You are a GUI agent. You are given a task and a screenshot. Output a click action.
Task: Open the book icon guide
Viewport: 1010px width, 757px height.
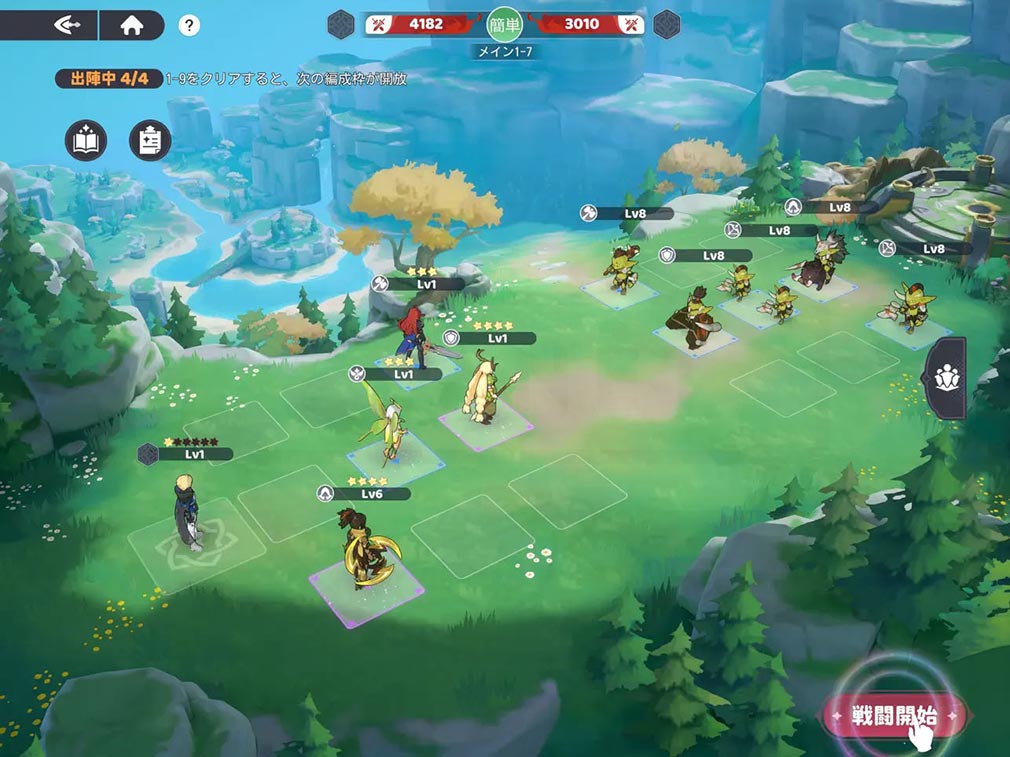pos(86,141)
